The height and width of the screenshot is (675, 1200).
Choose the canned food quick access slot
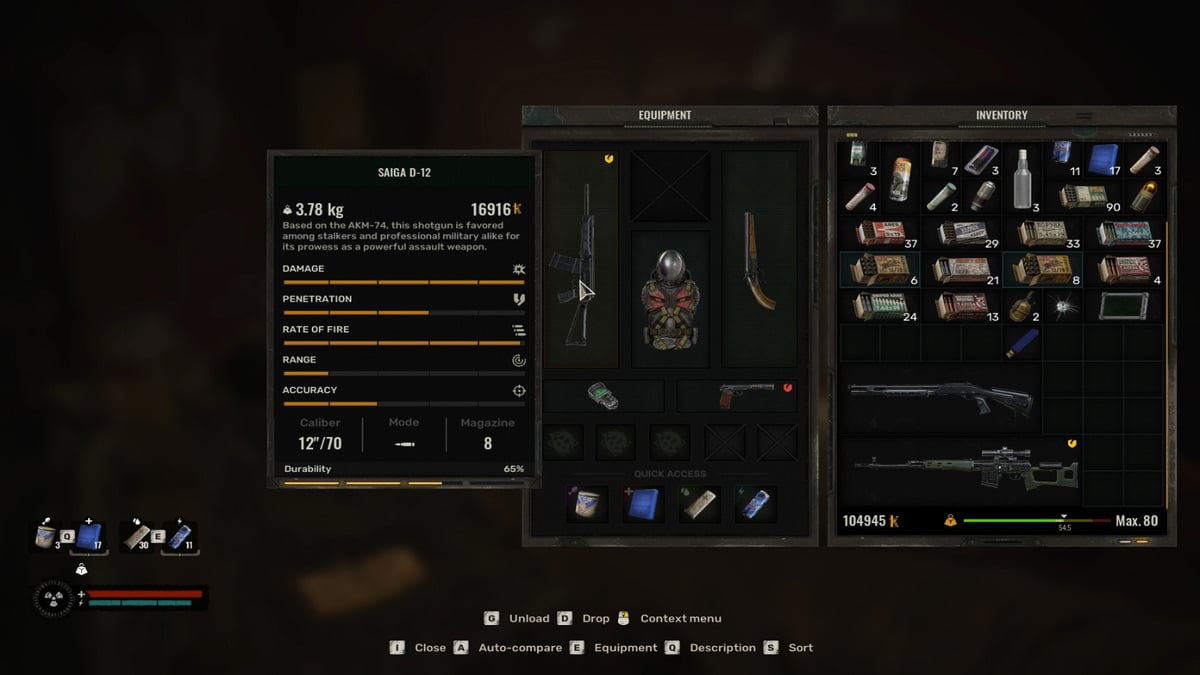tap(587, 504)
